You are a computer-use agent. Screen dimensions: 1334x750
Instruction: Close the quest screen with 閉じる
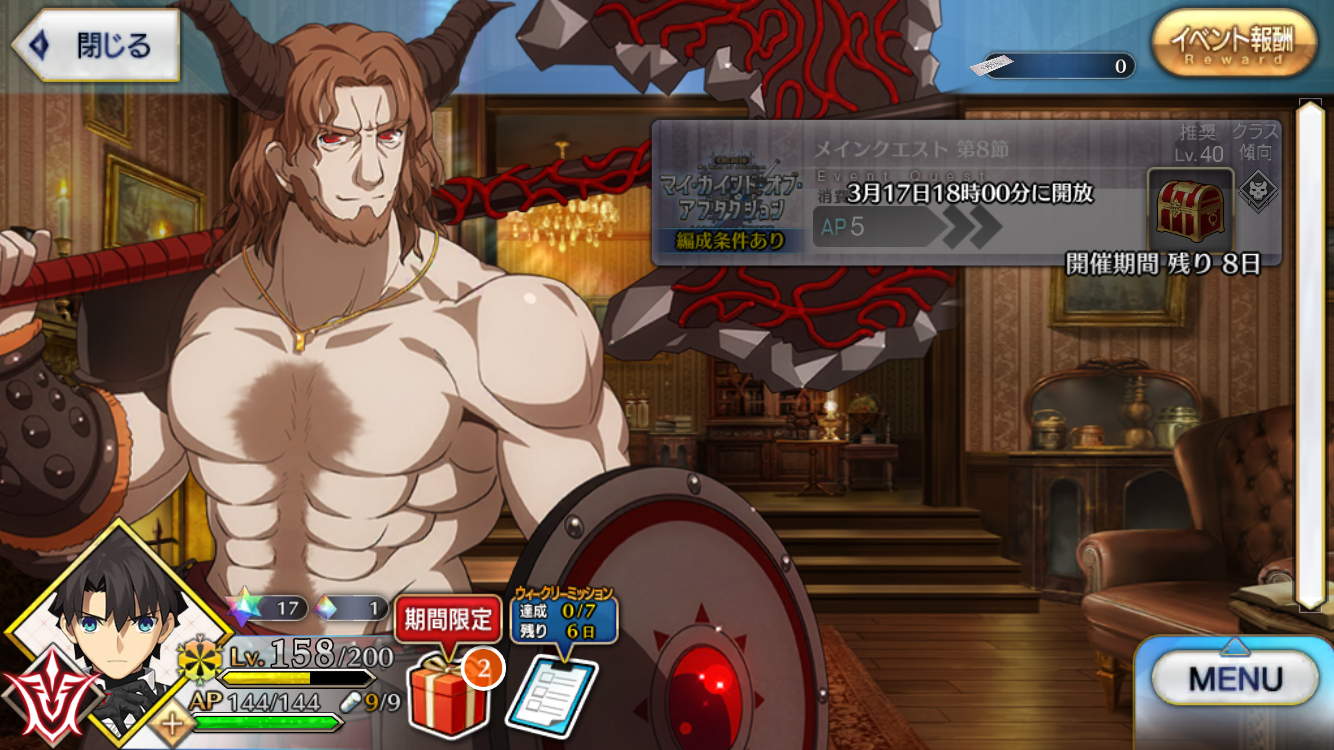point(97,45)
